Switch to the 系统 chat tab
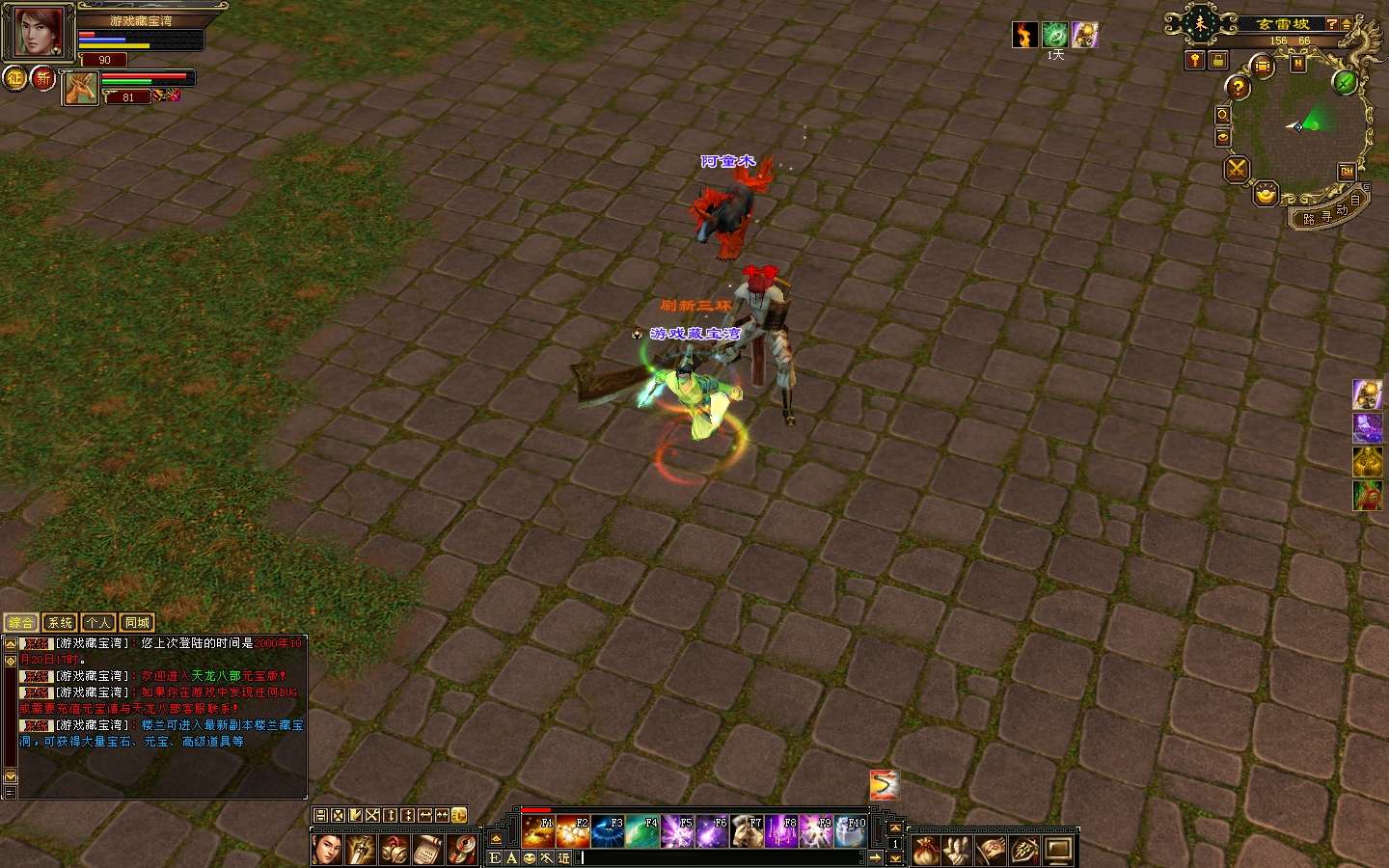 60,623
